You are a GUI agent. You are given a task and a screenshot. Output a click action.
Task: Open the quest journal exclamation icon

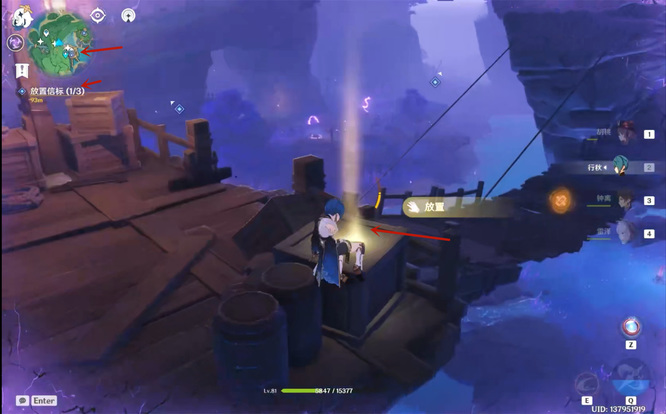tap(21, 70)
